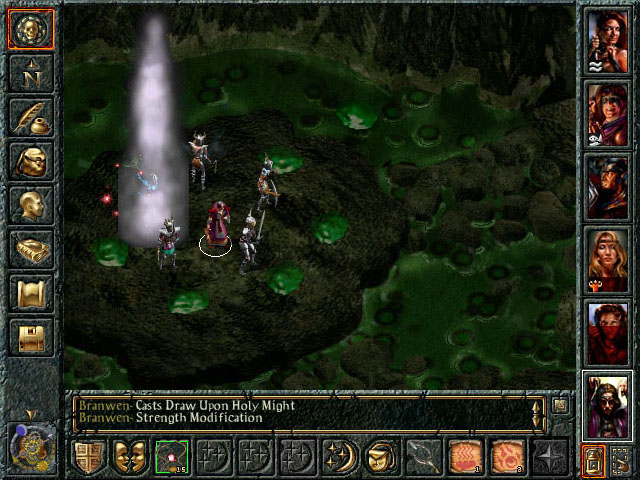640x480 pixels.
Task: Click the skull return-to-game button
Action: pyautogui.click(x=31, y=31)
